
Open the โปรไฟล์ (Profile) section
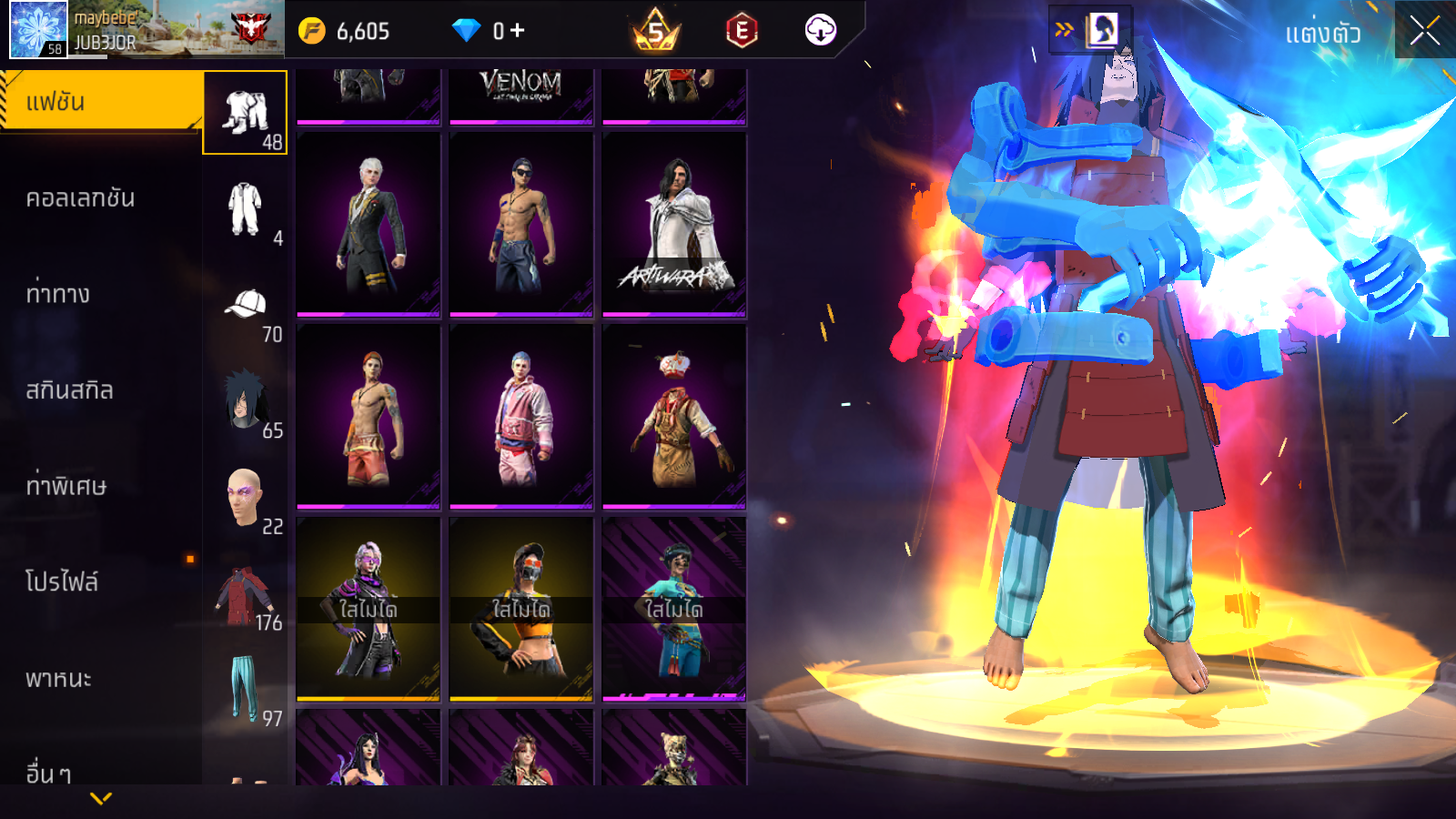62,582
